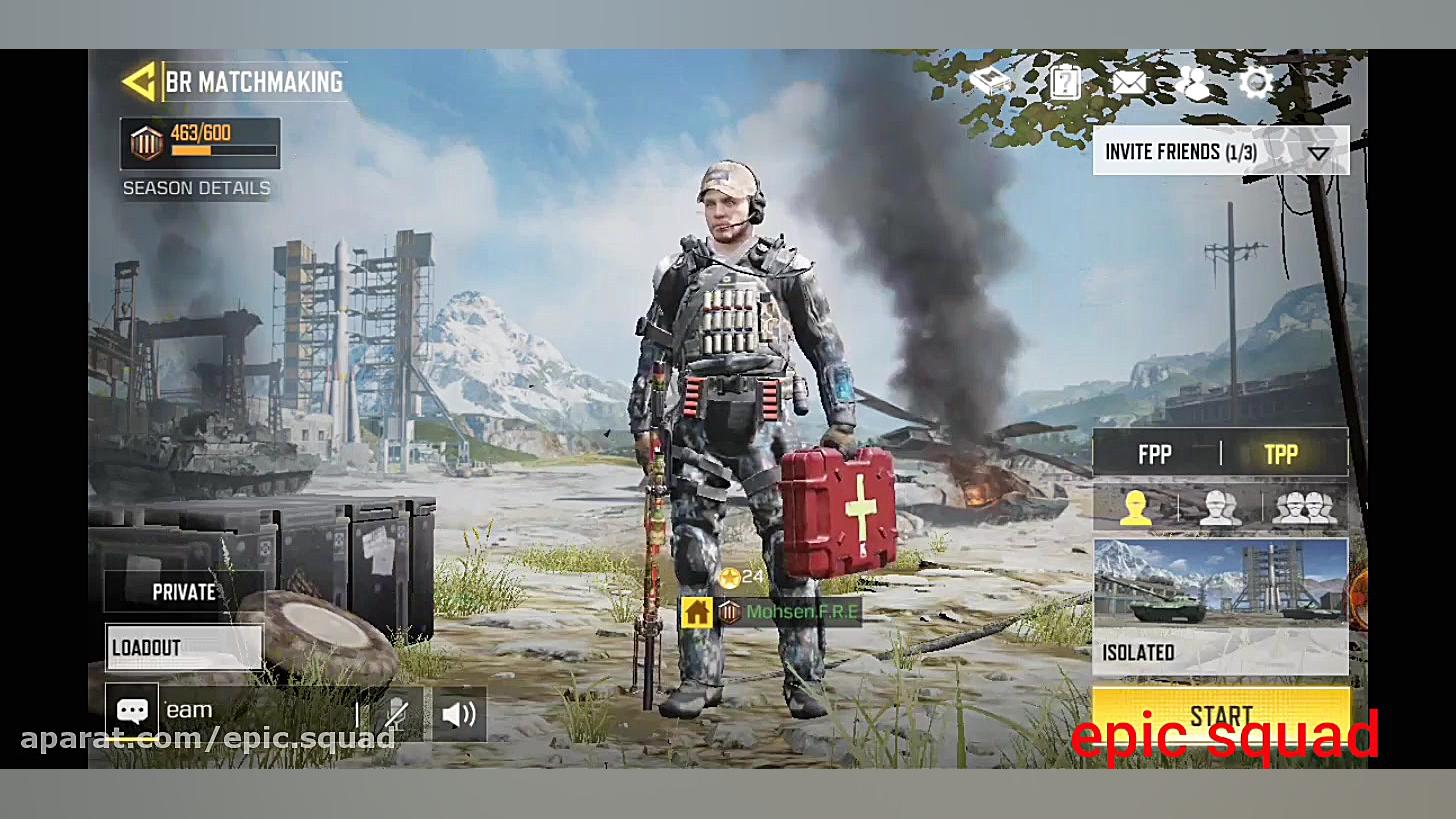1456x819 pixels.
Task: Switch to the TPP tab
Action: 1283,454
